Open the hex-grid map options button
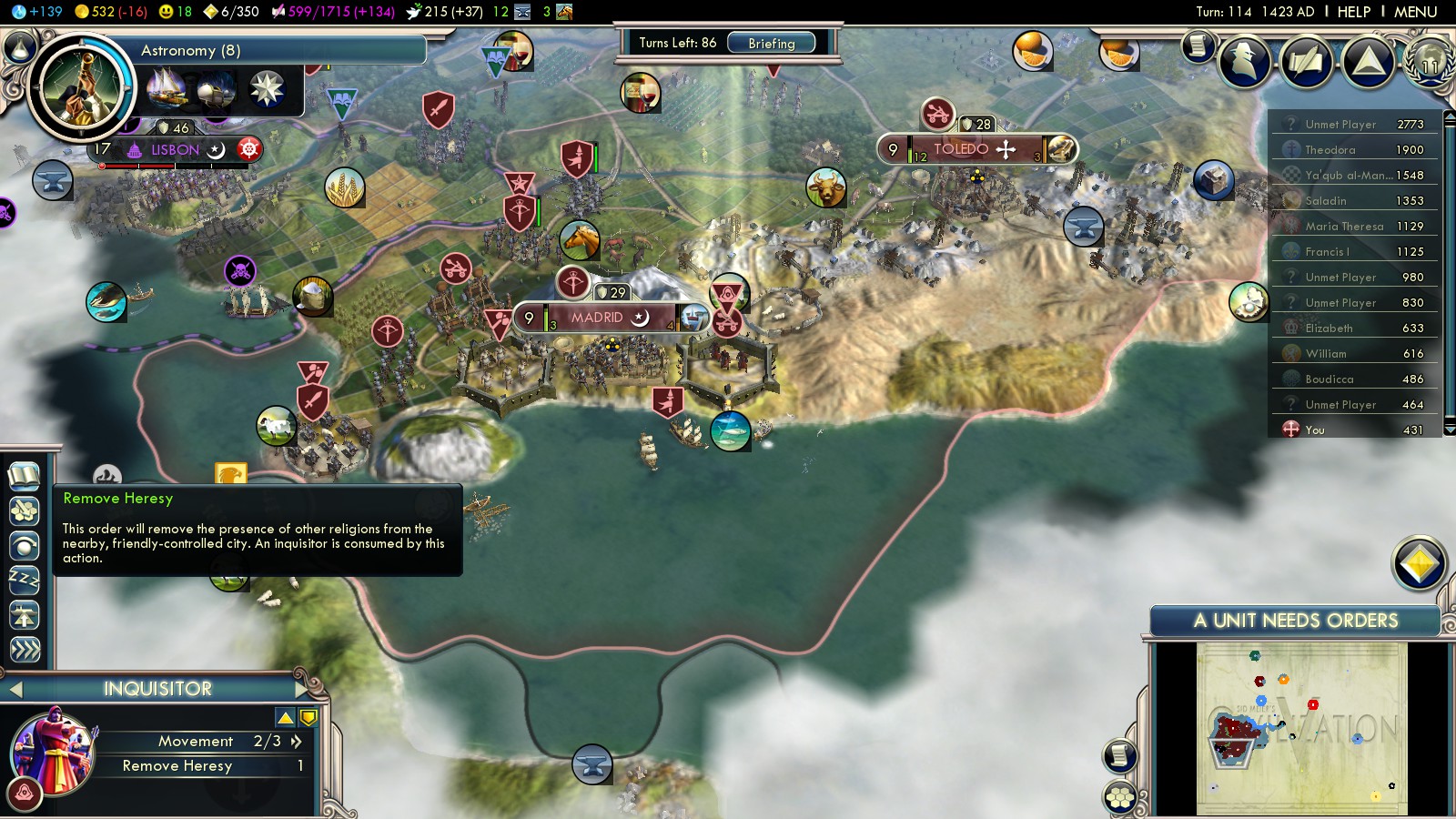This screenshot has height=819, width=1456. tap(1119, 798)
